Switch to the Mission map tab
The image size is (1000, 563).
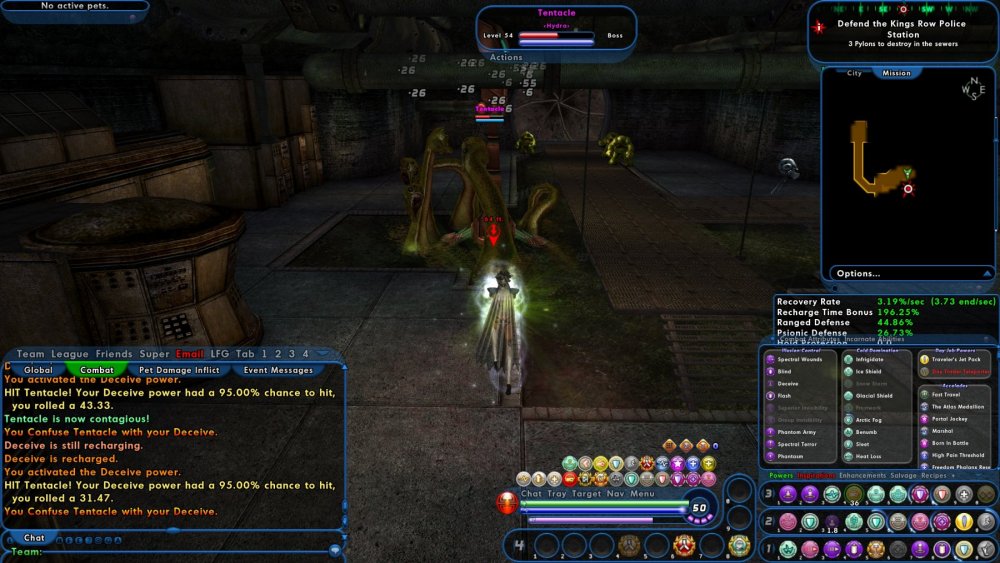(x=896, y=73)
